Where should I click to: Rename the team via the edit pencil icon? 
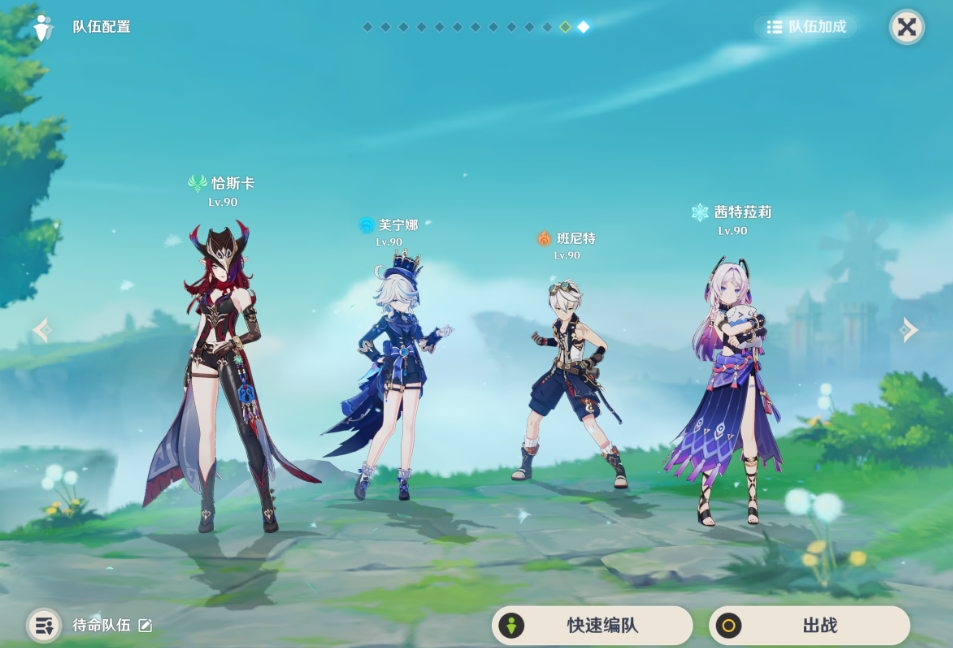146,625
